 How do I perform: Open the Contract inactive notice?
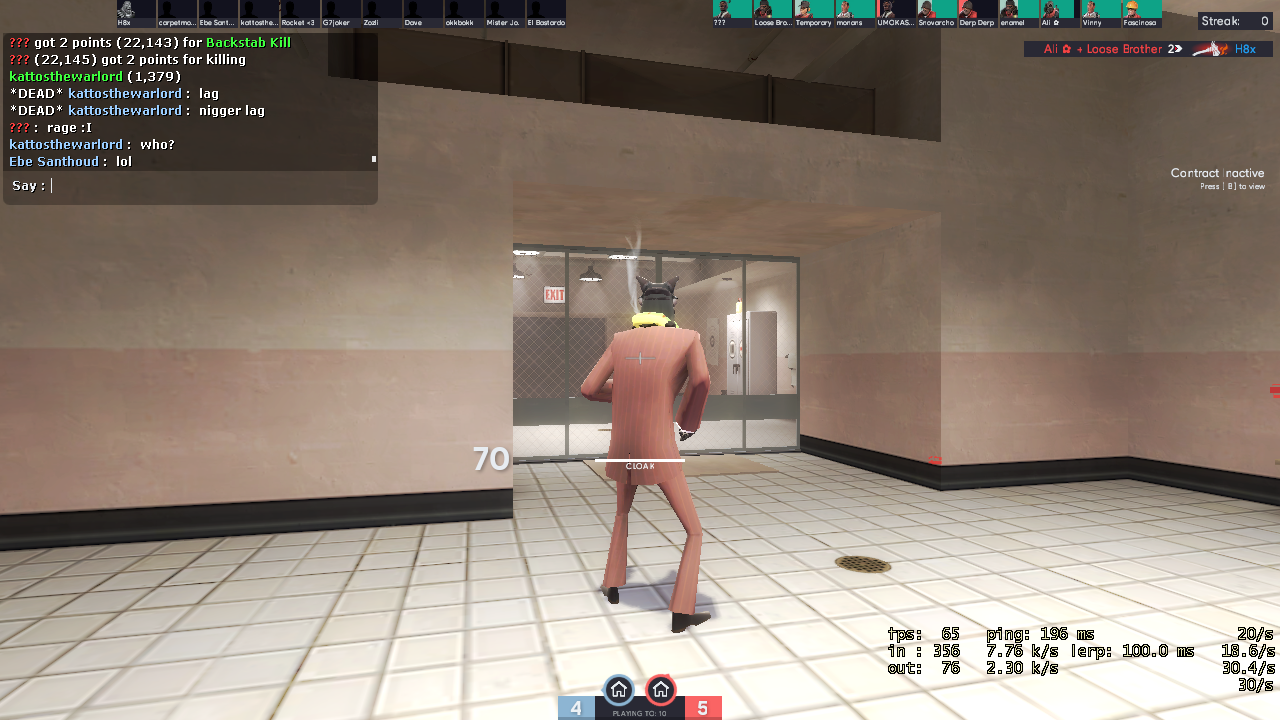point(1217,178)
